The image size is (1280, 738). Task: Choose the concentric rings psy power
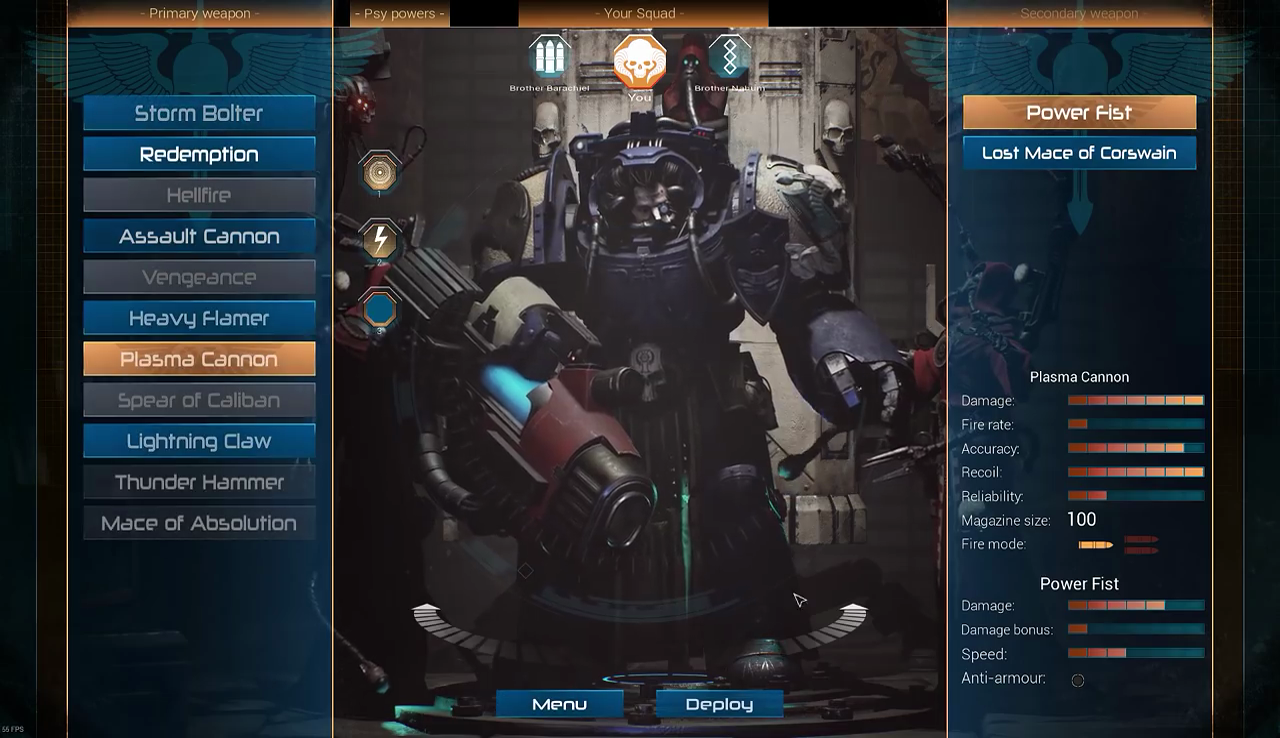379,173
